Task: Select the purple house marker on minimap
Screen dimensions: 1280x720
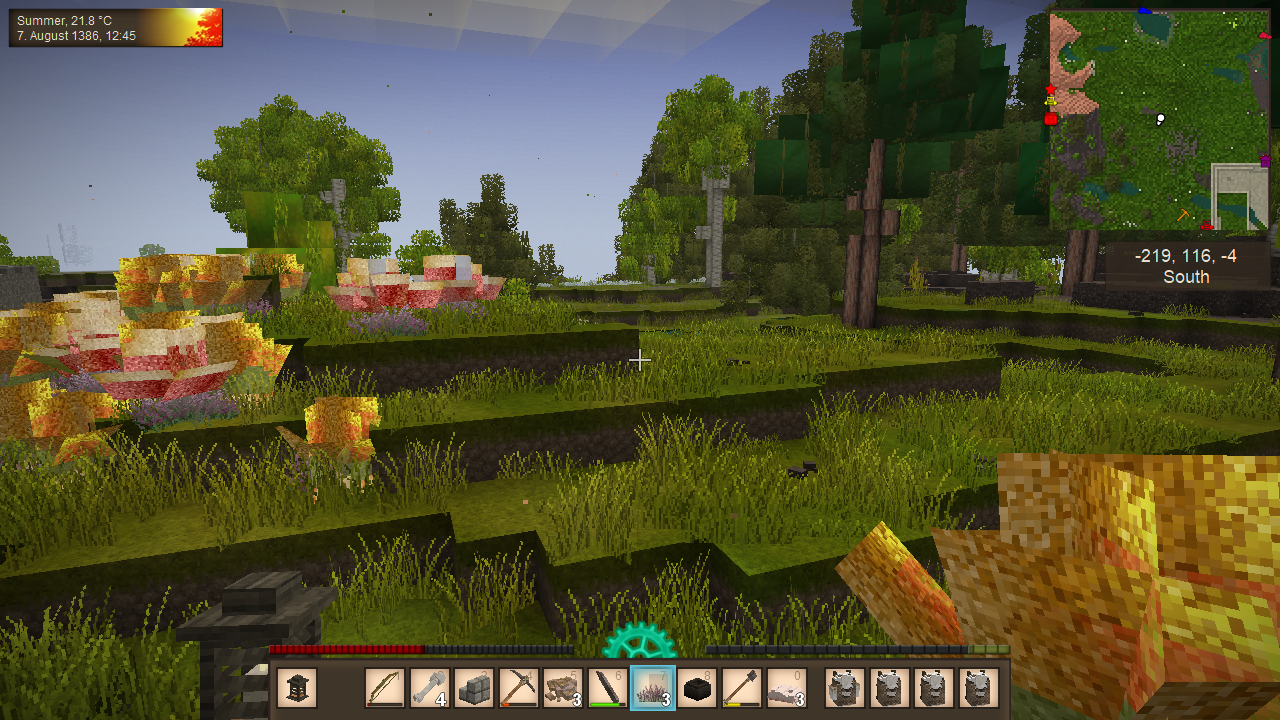Action: pos(1265,160)
